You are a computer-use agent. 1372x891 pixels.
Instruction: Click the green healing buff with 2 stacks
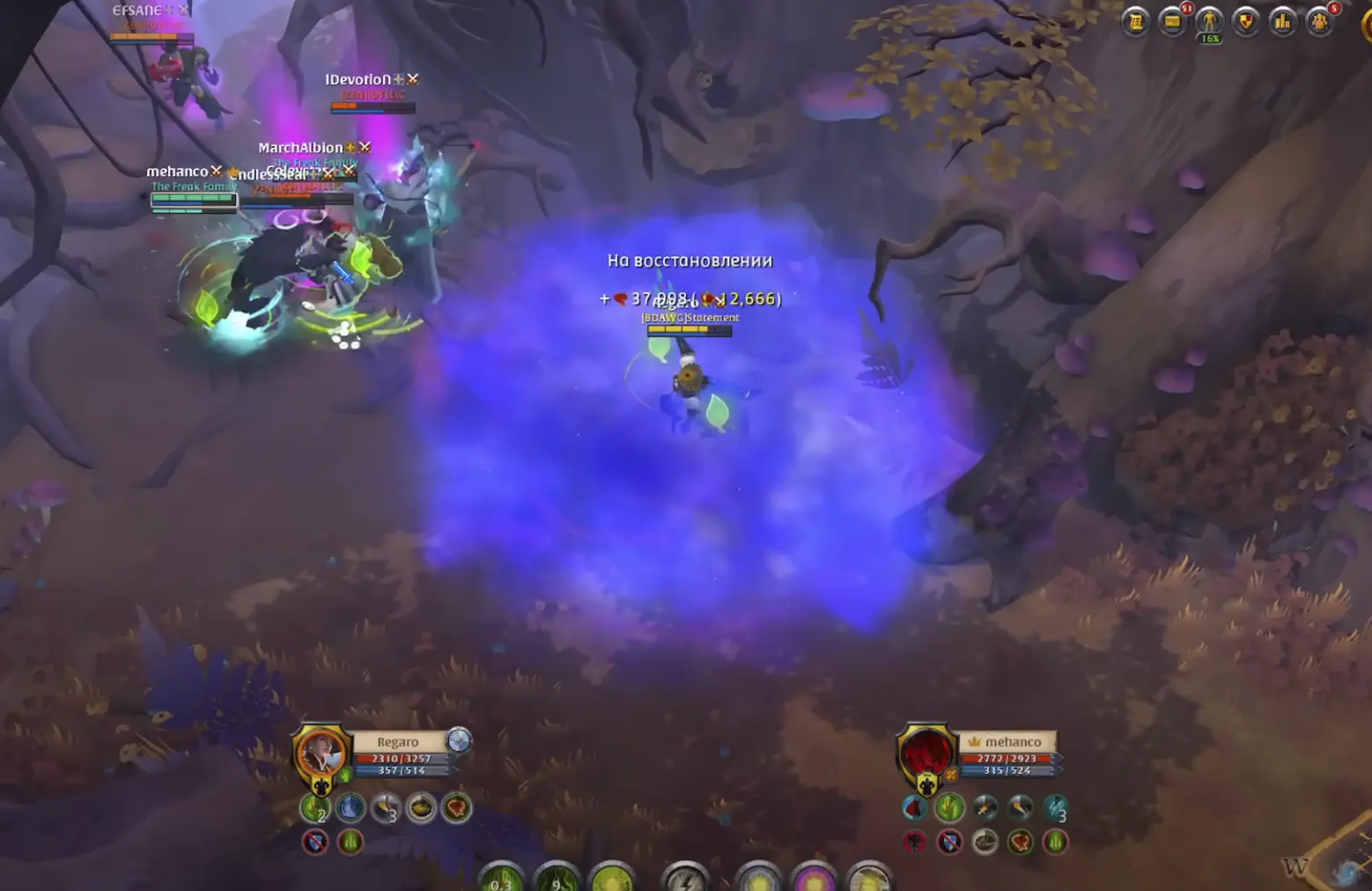tap(317, 807)
